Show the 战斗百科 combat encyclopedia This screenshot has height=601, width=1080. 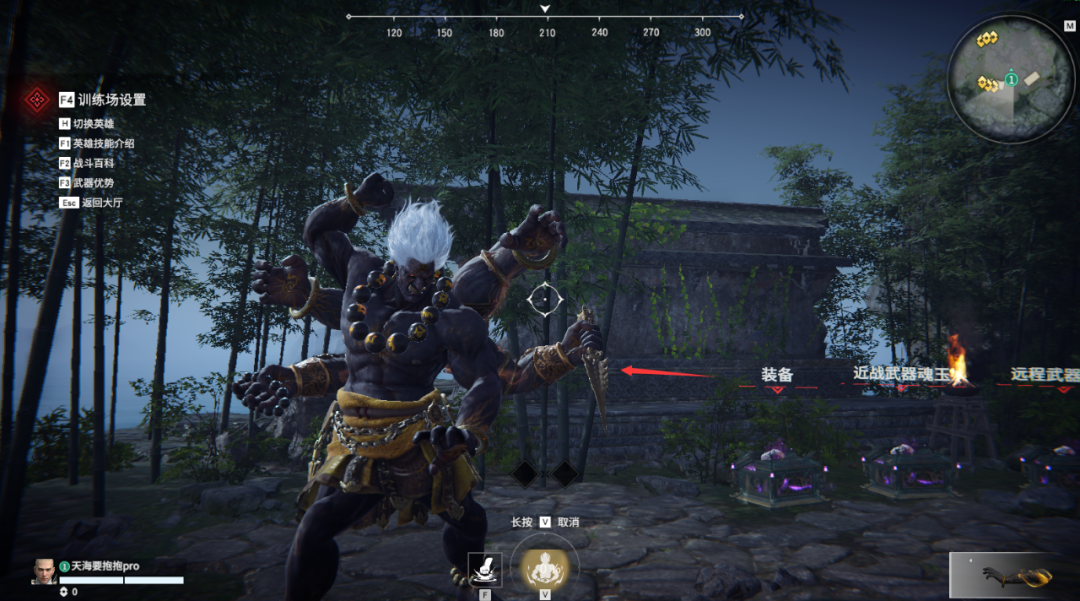click(94, 163)
